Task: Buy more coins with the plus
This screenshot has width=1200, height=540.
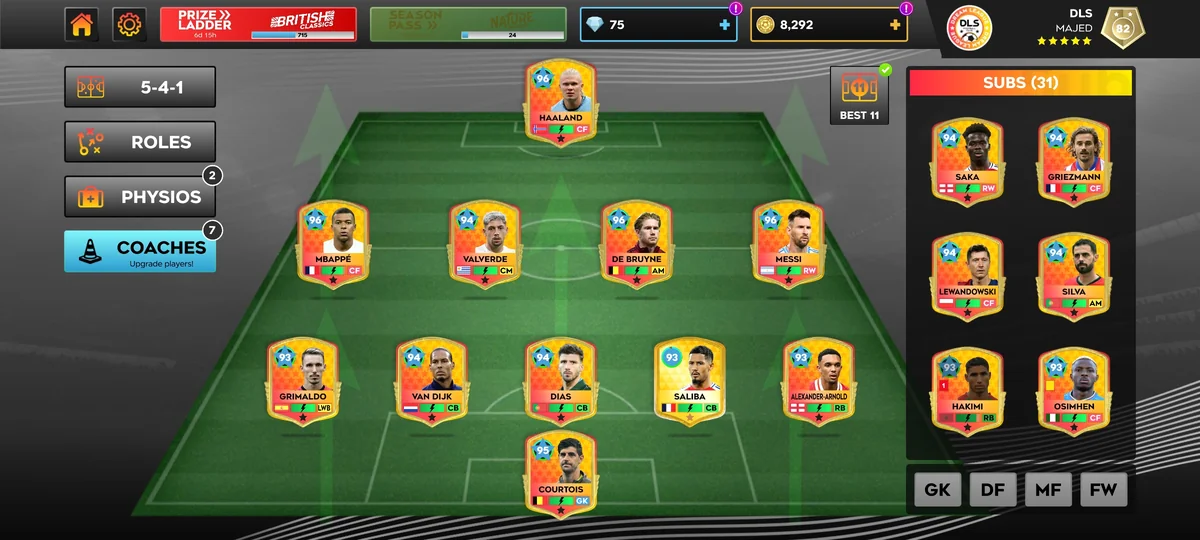Action: [x=894, y=25]
